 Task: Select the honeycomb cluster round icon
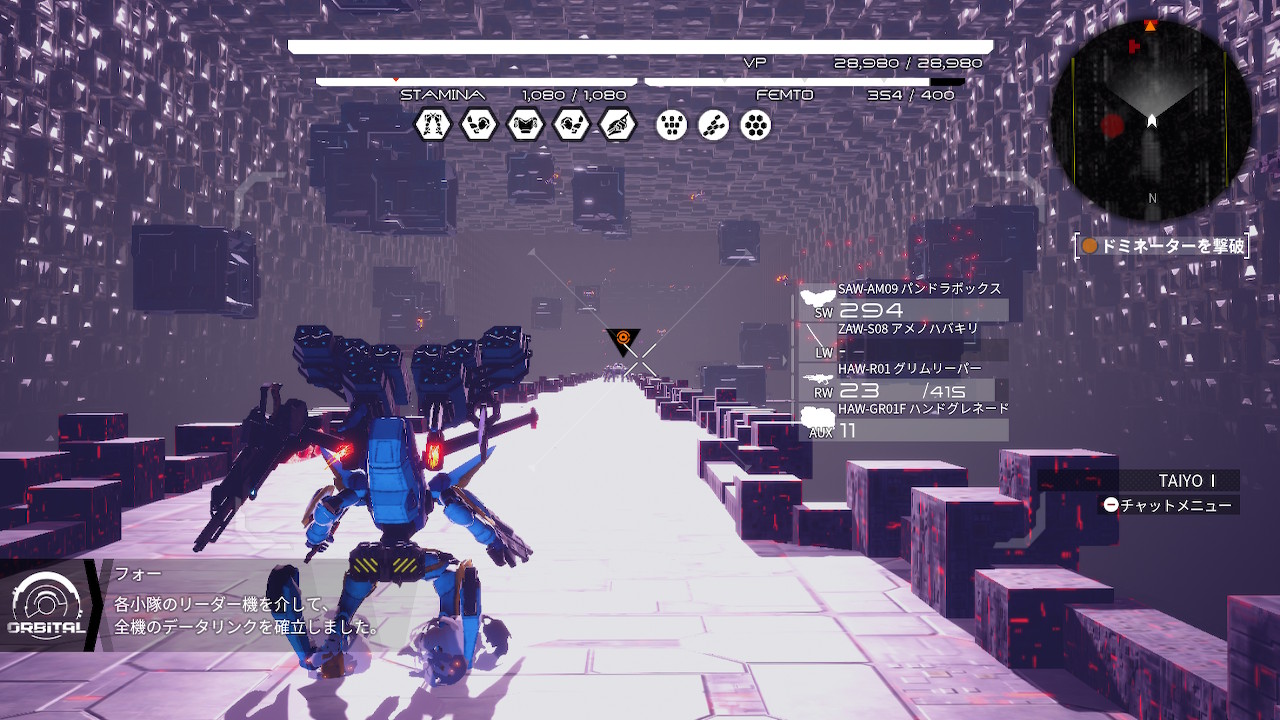[756, 125]
